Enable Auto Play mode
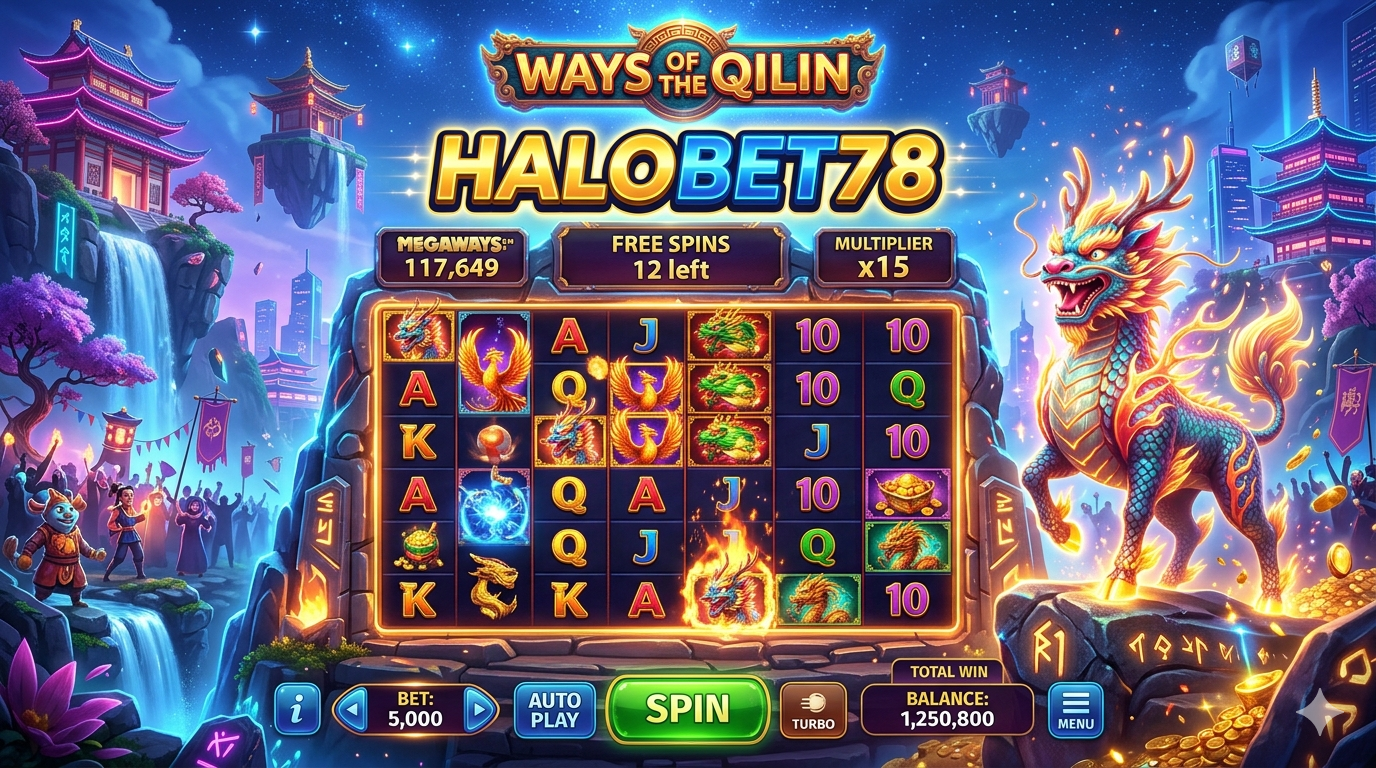The image size is (1376, 768). 554,710
